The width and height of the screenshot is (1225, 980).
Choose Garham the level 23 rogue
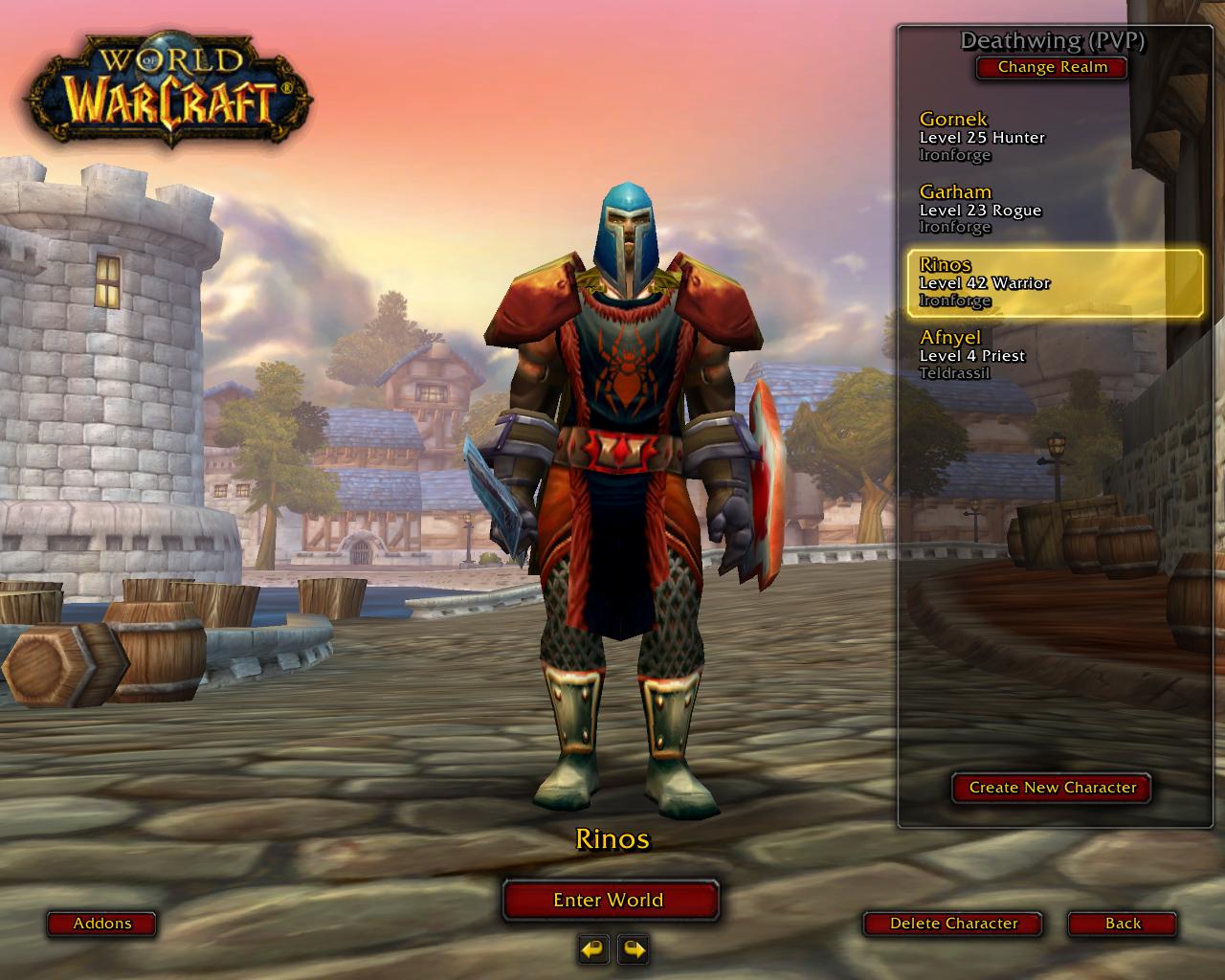pyautogui.click(x=1053, y=210)
